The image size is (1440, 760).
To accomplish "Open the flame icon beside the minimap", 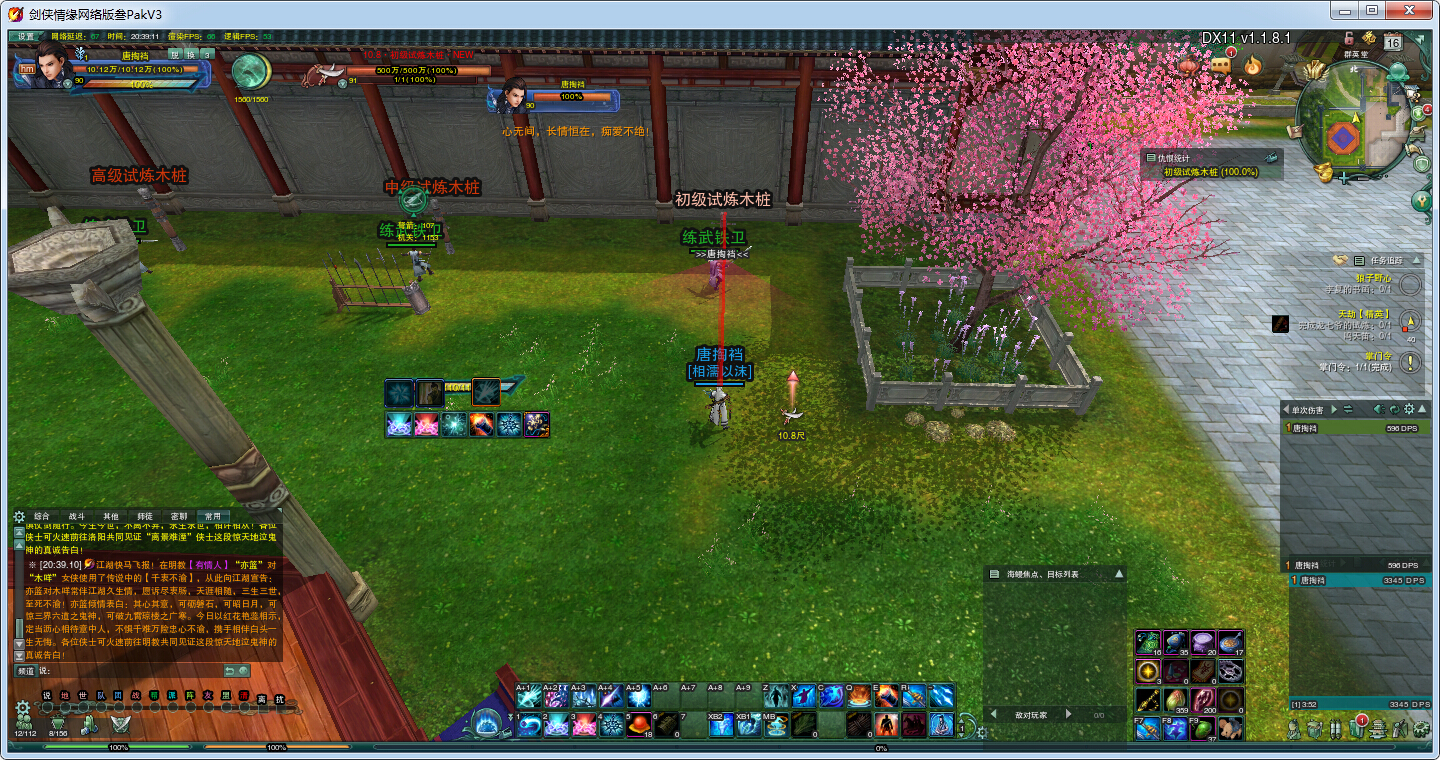I will [1252, 66].
